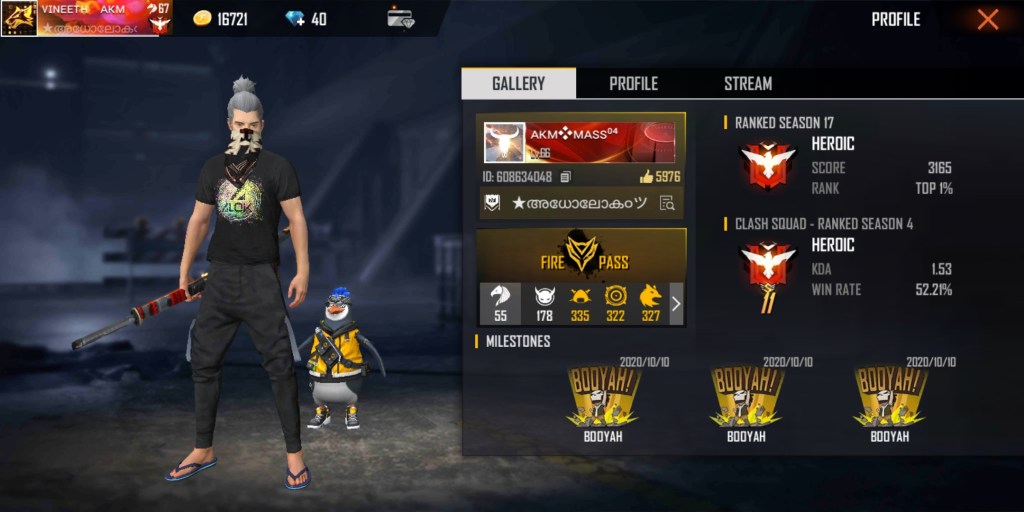The height and width of the screenshot is (512, 1024).
Task: Show more Fire Pass badges with the arrow
Action: pyautogui.click(x=676, y=303)
